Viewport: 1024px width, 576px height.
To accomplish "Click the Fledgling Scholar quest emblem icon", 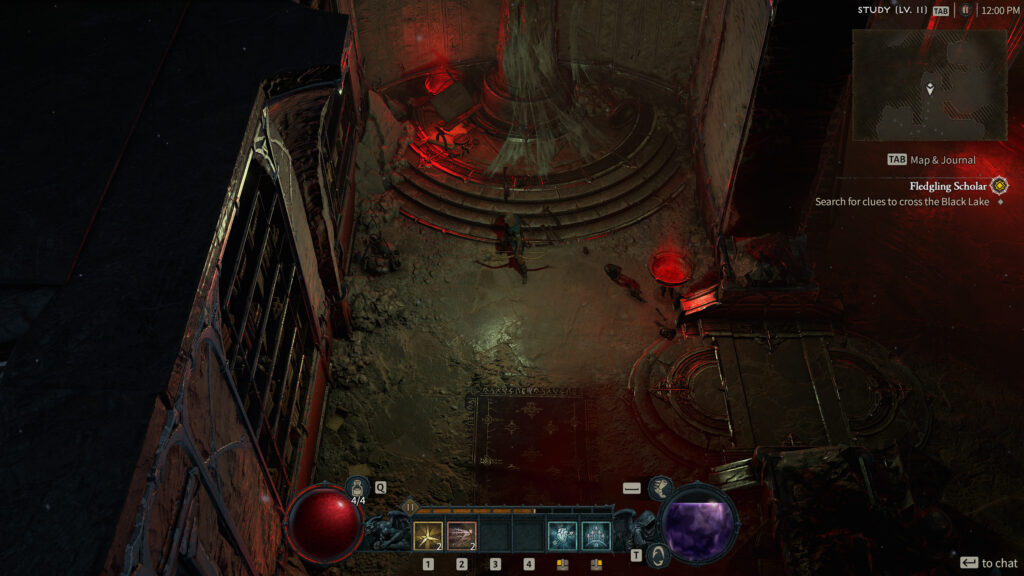I will coord(999,186).
